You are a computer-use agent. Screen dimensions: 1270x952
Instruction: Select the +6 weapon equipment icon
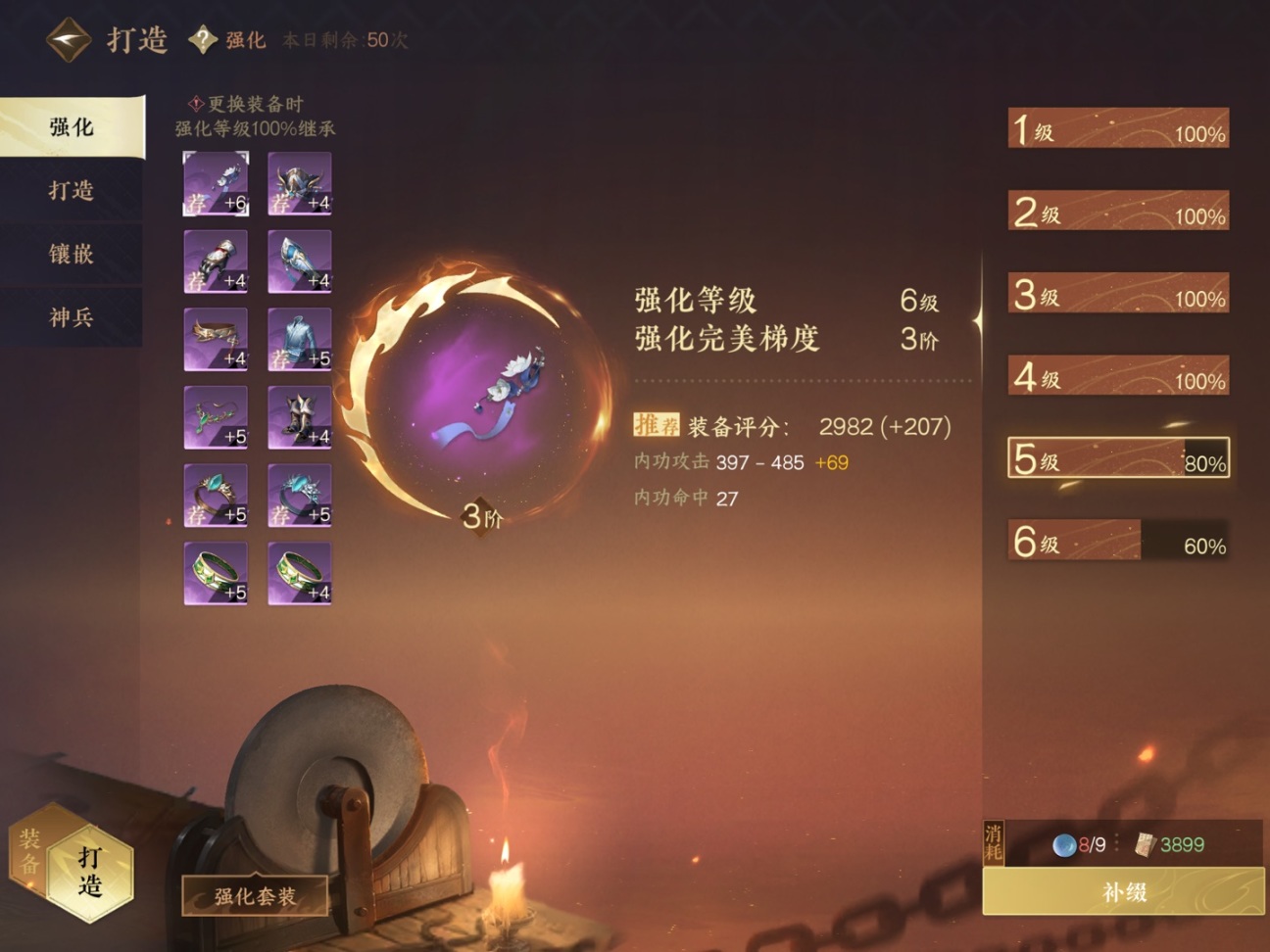click(216, 181)
